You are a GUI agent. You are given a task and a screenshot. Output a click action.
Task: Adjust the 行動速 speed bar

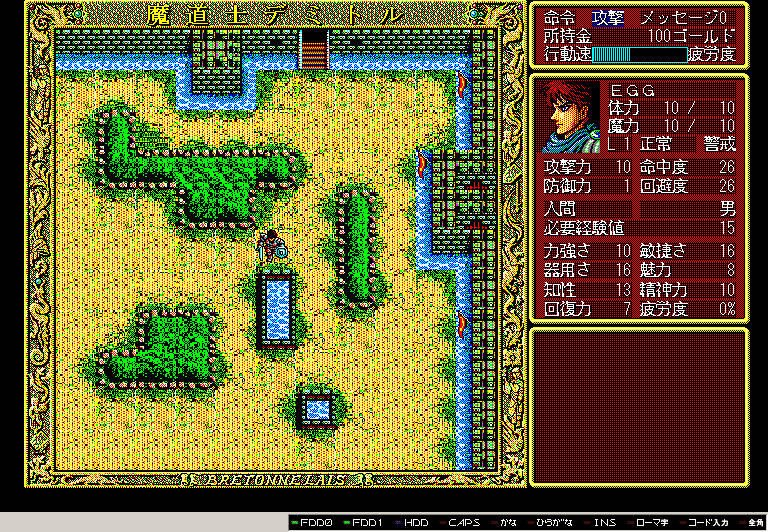(638, 54)
